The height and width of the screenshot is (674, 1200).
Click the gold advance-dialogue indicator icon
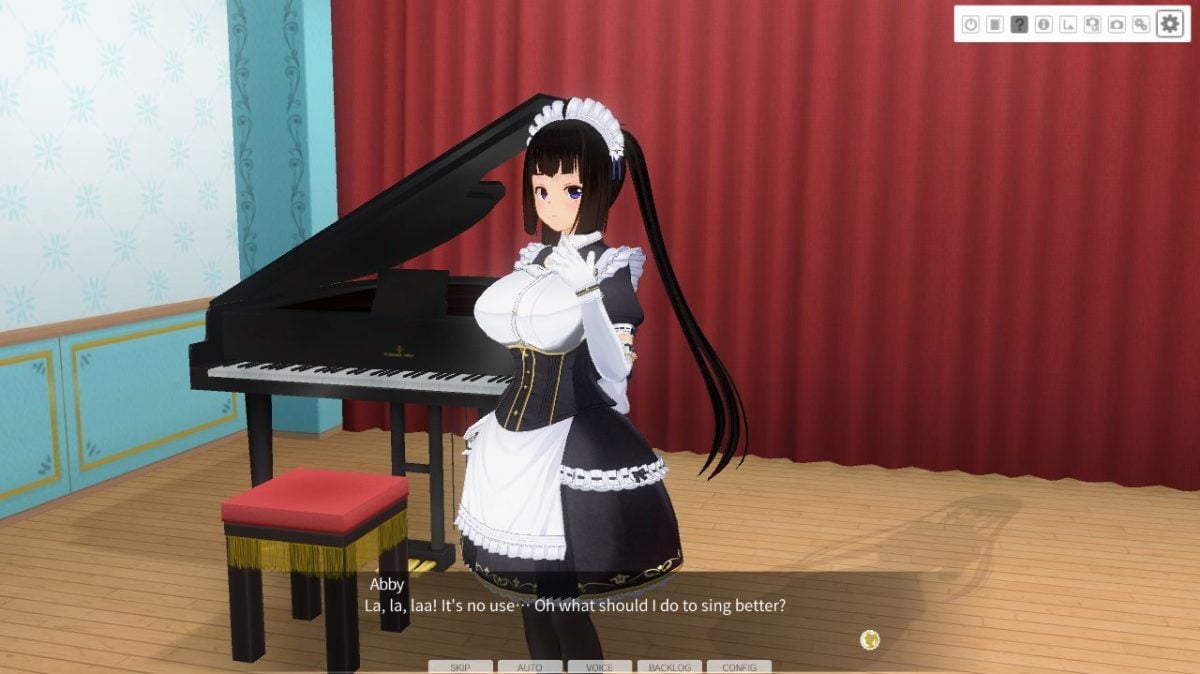(871, 639)
